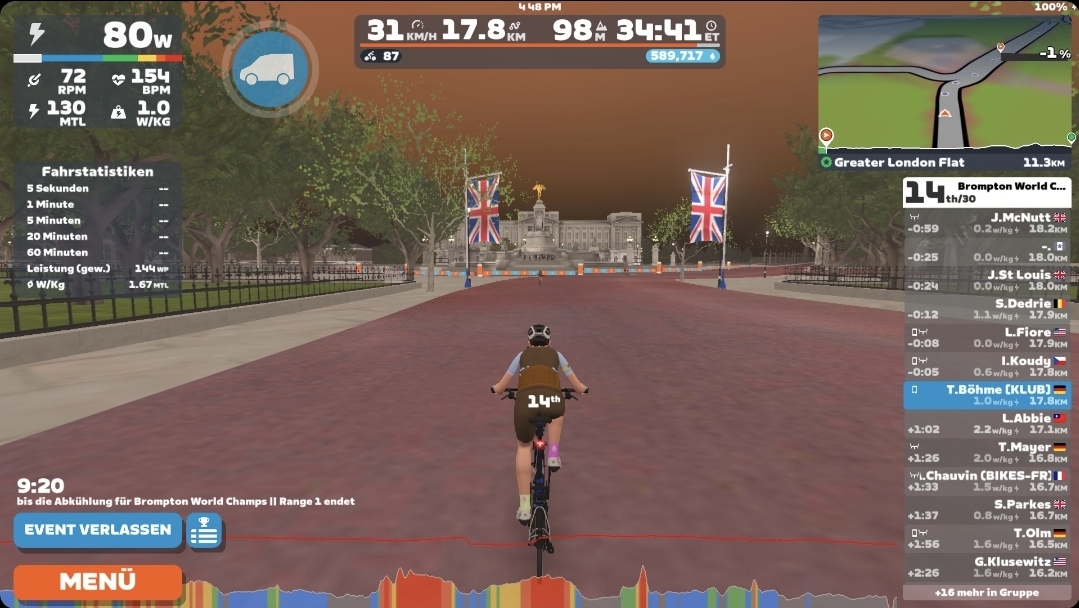1079x608 pixels.
Task: Open the Fahrstatistiken ride stats panel
Action: pyautogui.click(x=97, y=172)
